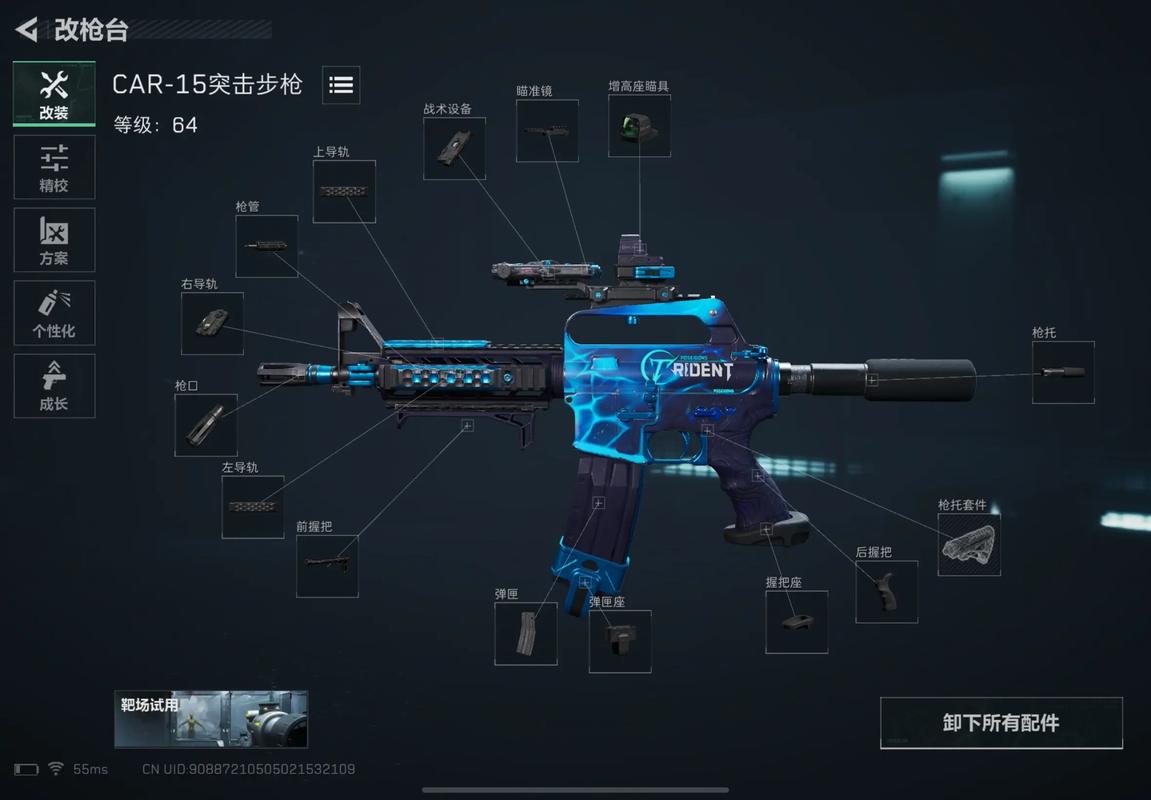Open the 增高座瞄具 slot
Viewport: 1151px width, 800px height.
point(639,126)
